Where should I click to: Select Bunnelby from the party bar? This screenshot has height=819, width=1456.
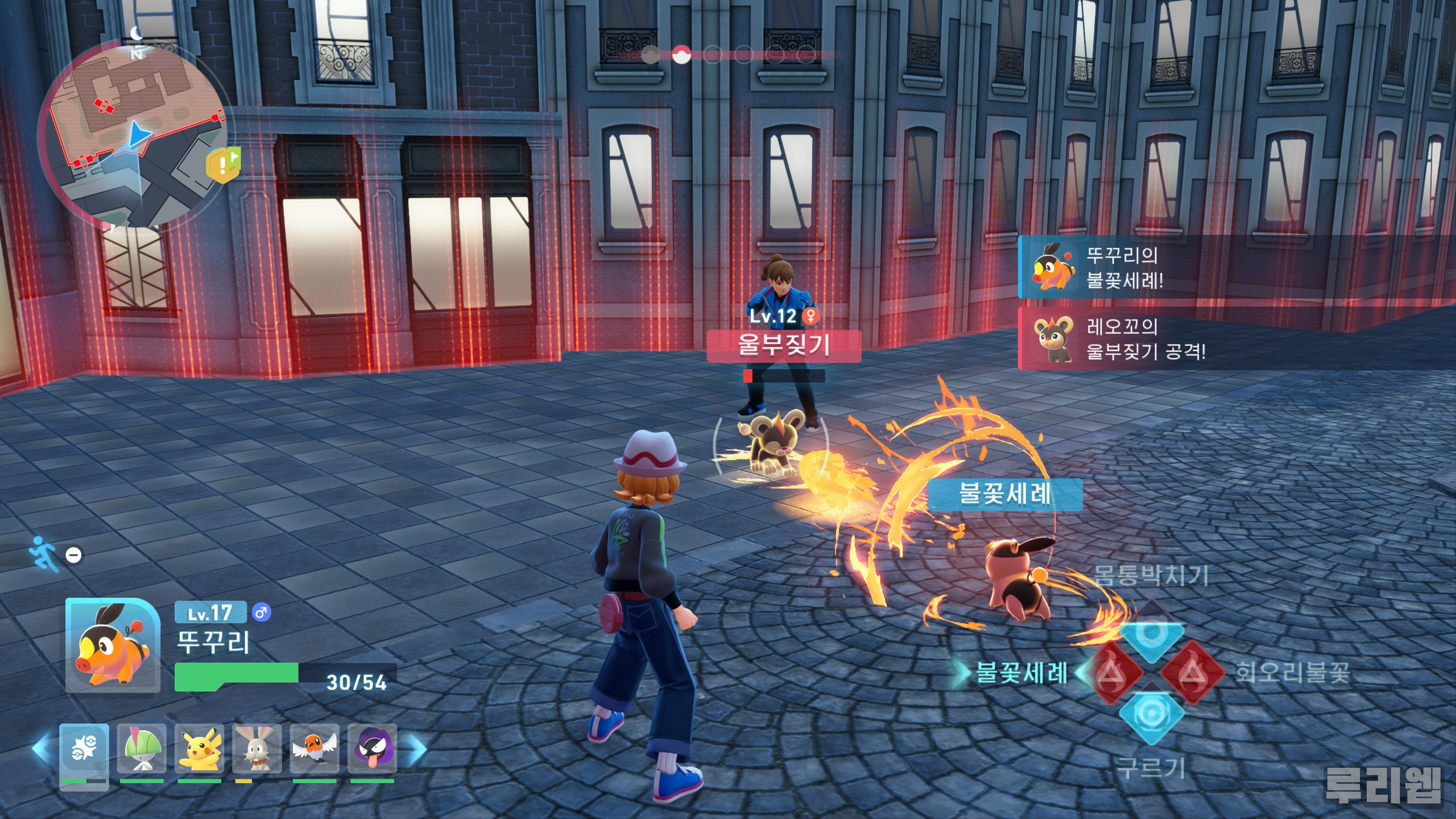coord(257,748)
